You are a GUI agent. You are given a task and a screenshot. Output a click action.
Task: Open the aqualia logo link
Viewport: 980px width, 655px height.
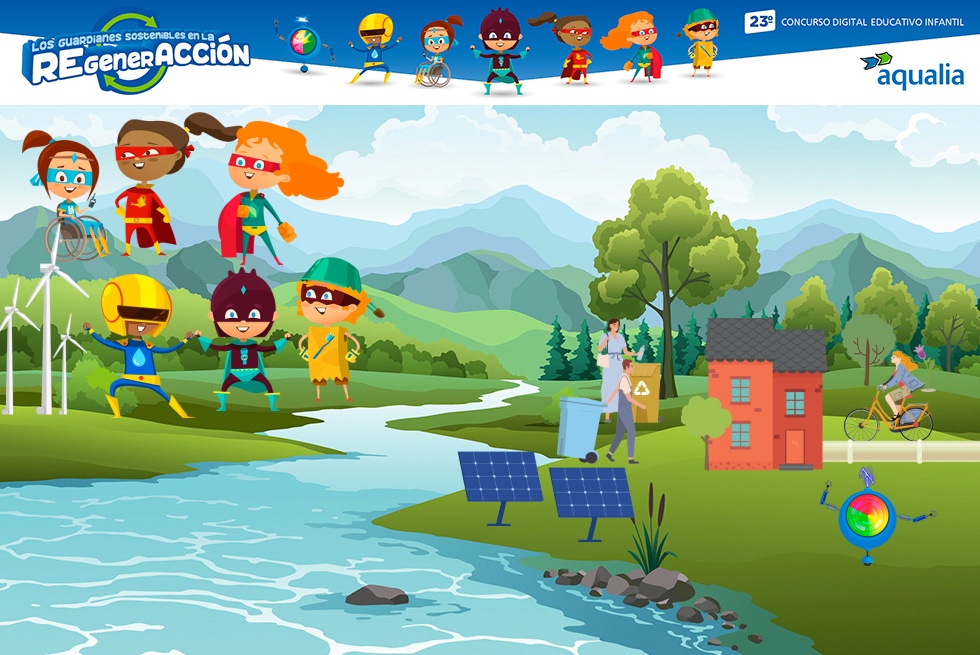click(x=912, y=70)
